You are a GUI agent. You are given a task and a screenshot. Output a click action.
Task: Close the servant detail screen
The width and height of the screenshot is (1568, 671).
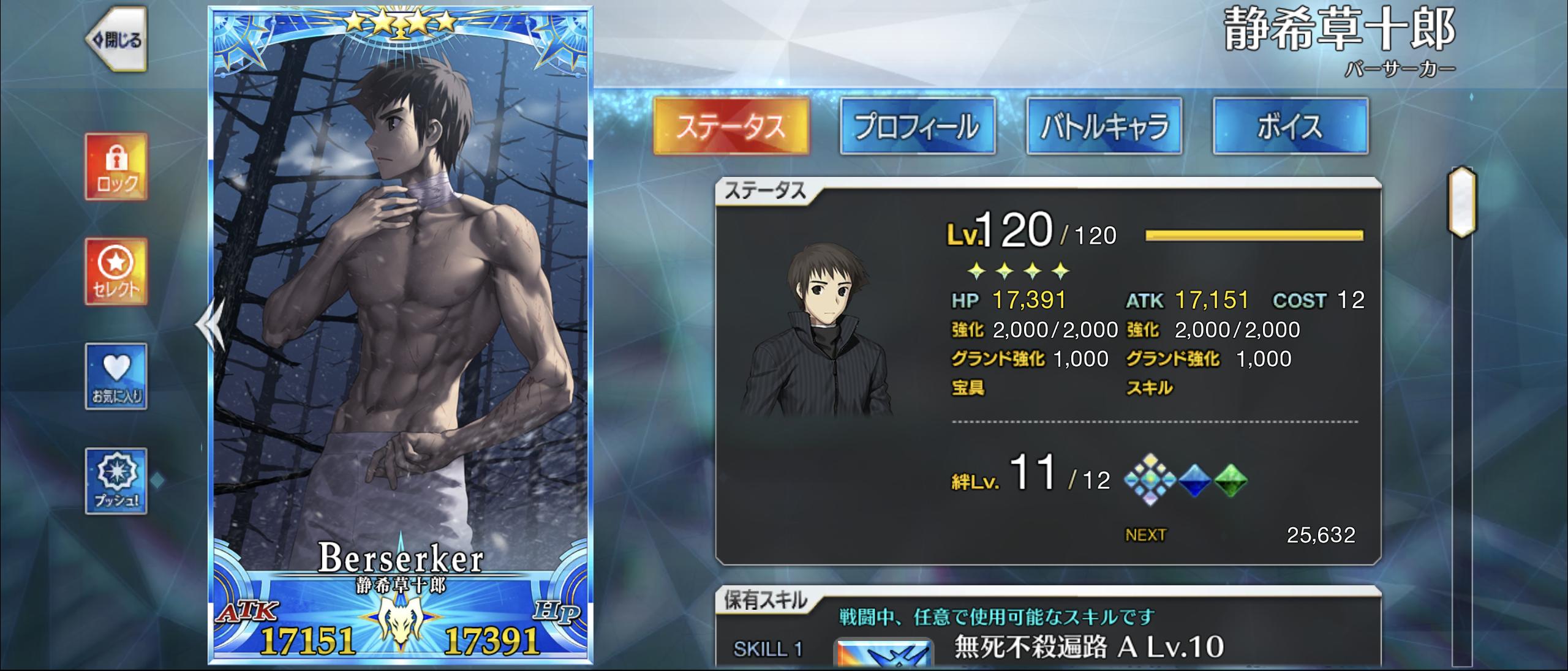(116, 39)
